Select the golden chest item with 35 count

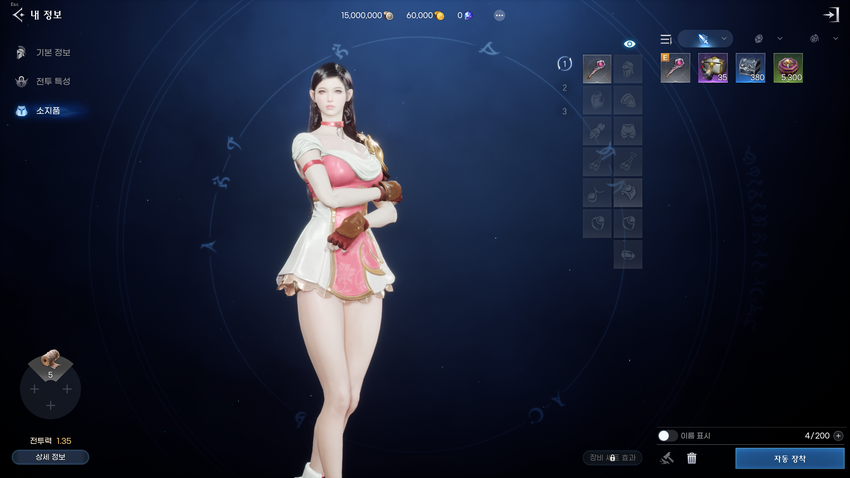[x=713, y=68]
